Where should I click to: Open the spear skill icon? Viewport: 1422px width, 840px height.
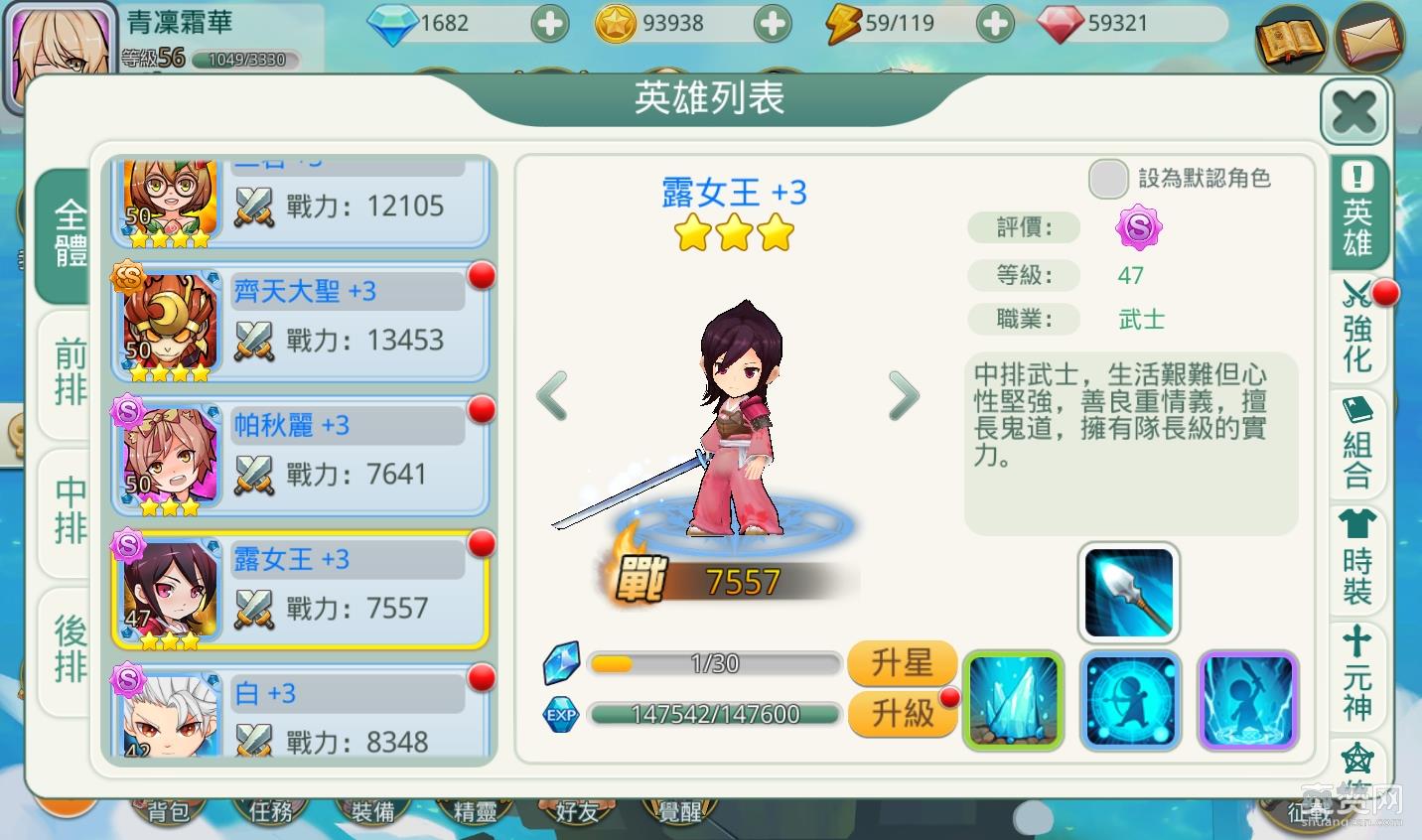tap(1128, 593)
